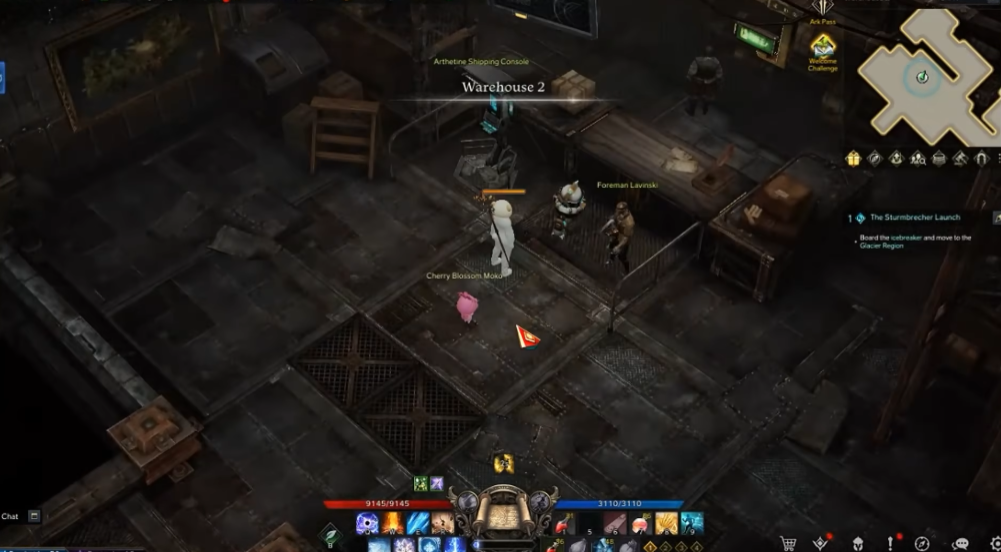
Task: Toggle the Chat window button
Action: point(34,516)
